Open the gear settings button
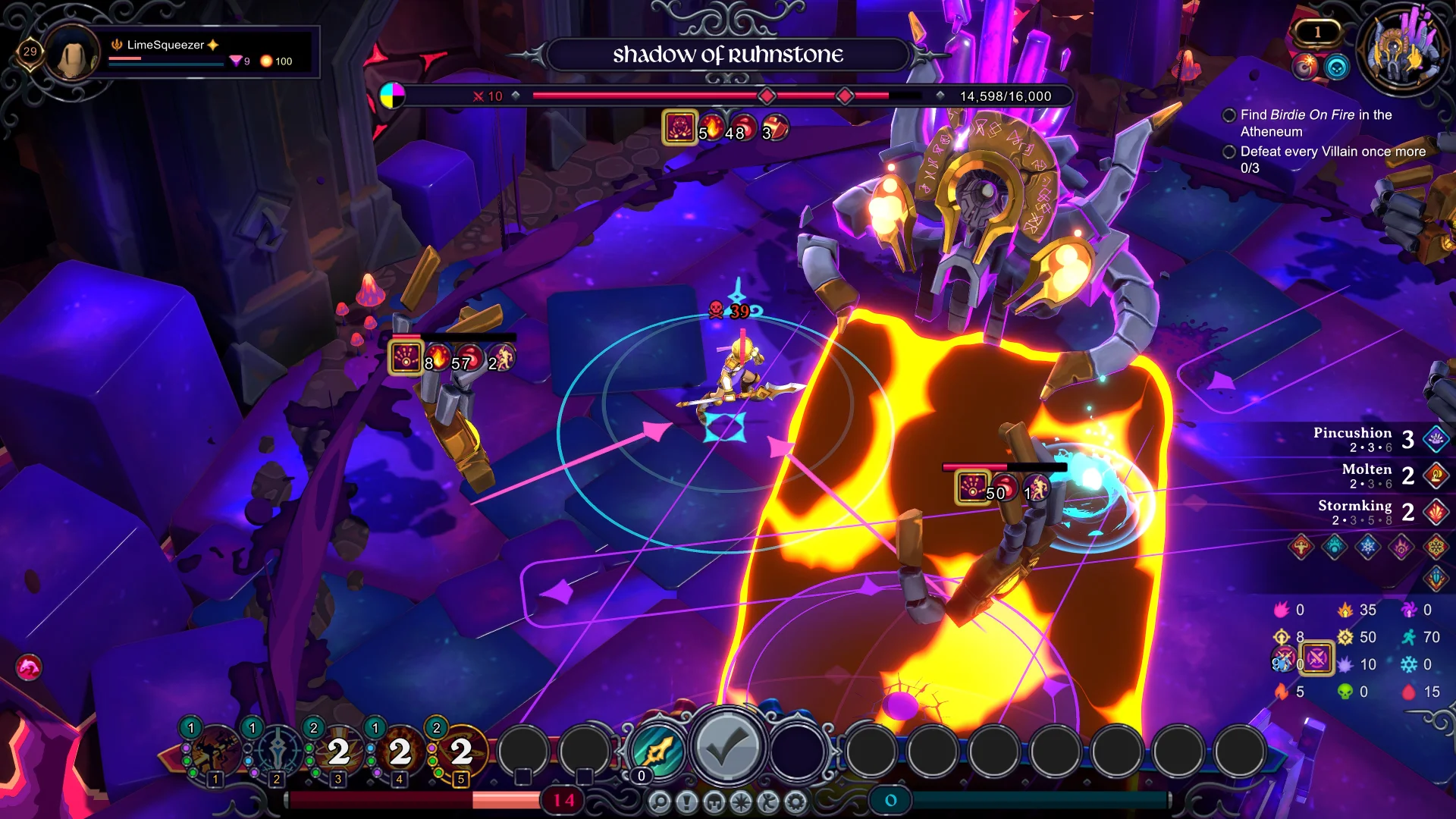The height and width of the screenshot is (819, 1456). [795, 802]
